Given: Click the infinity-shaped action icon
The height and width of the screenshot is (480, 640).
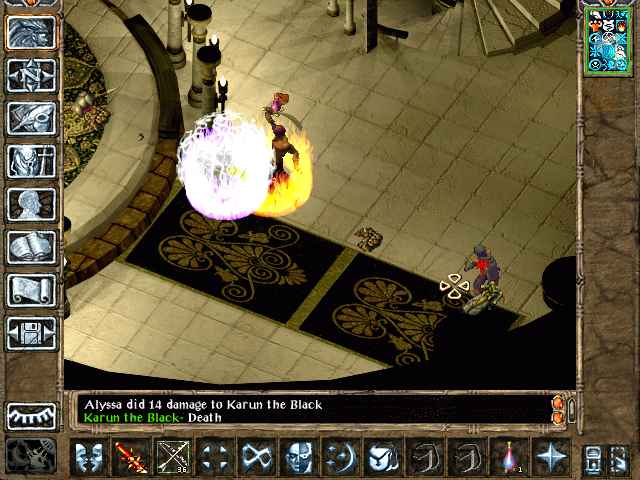Looking at the screenshot, I should pyautogui.click(x=255, y=457).
